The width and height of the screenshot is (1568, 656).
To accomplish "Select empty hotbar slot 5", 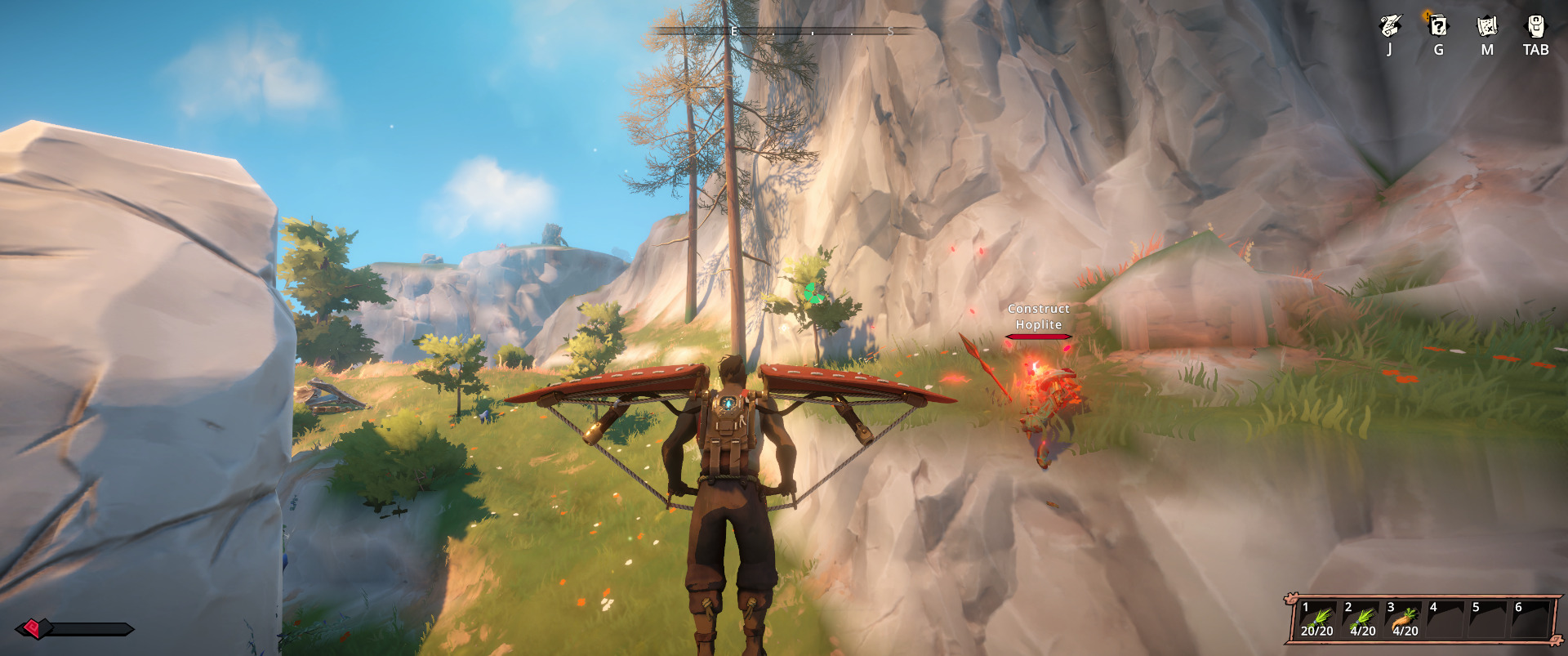I will [1489, 620].
